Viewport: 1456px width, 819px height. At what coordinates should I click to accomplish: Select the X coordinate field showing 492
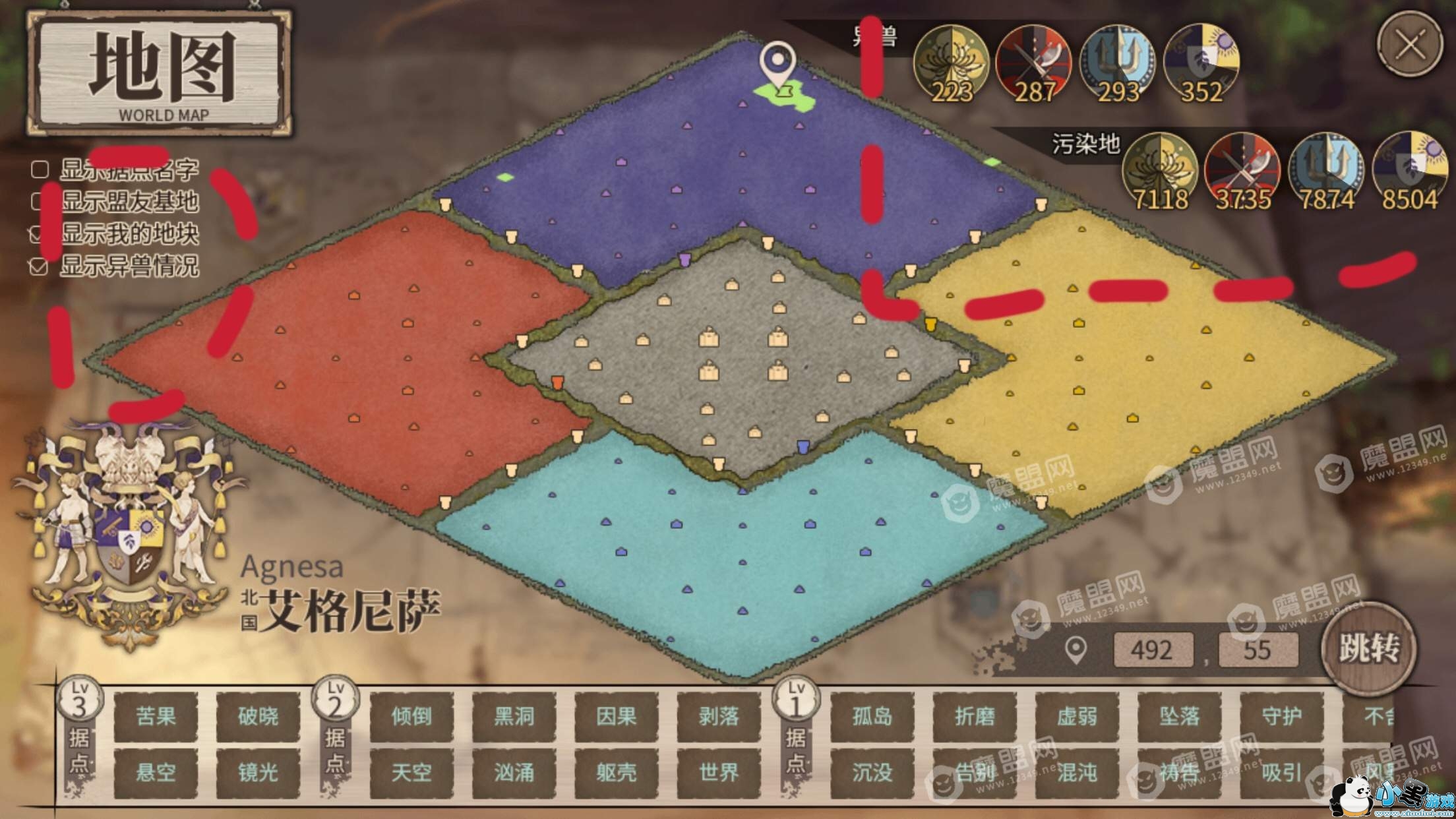click(x=1152, y=650)
